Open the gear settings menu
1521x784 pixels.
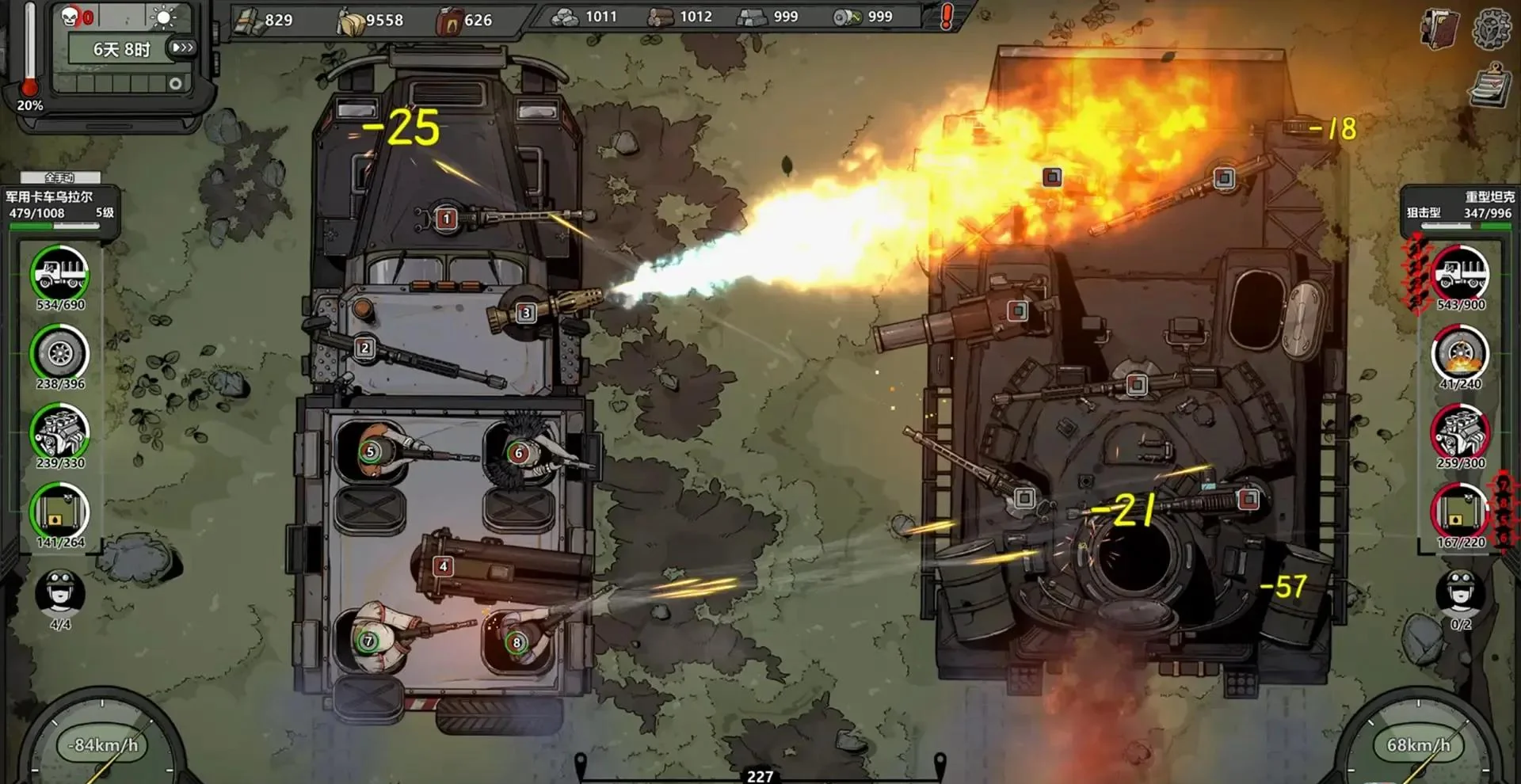pos(1492,29)
